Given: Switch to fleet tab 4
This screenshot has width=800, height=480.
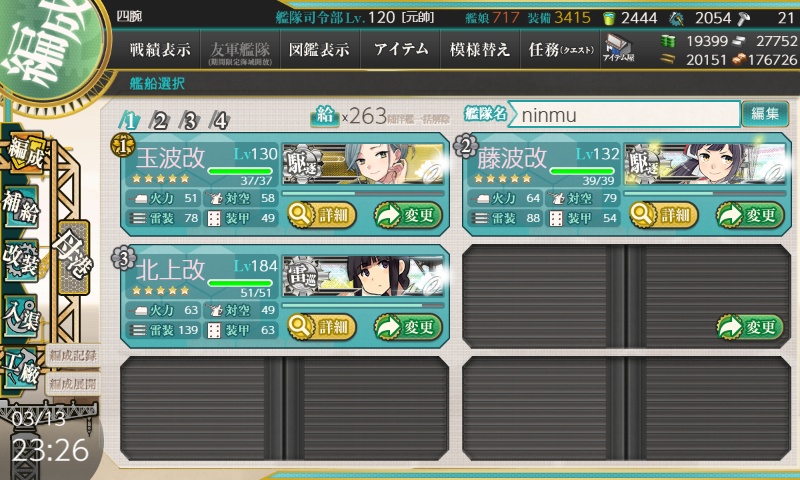Looking at the screenshot, I should pos(220,121).
